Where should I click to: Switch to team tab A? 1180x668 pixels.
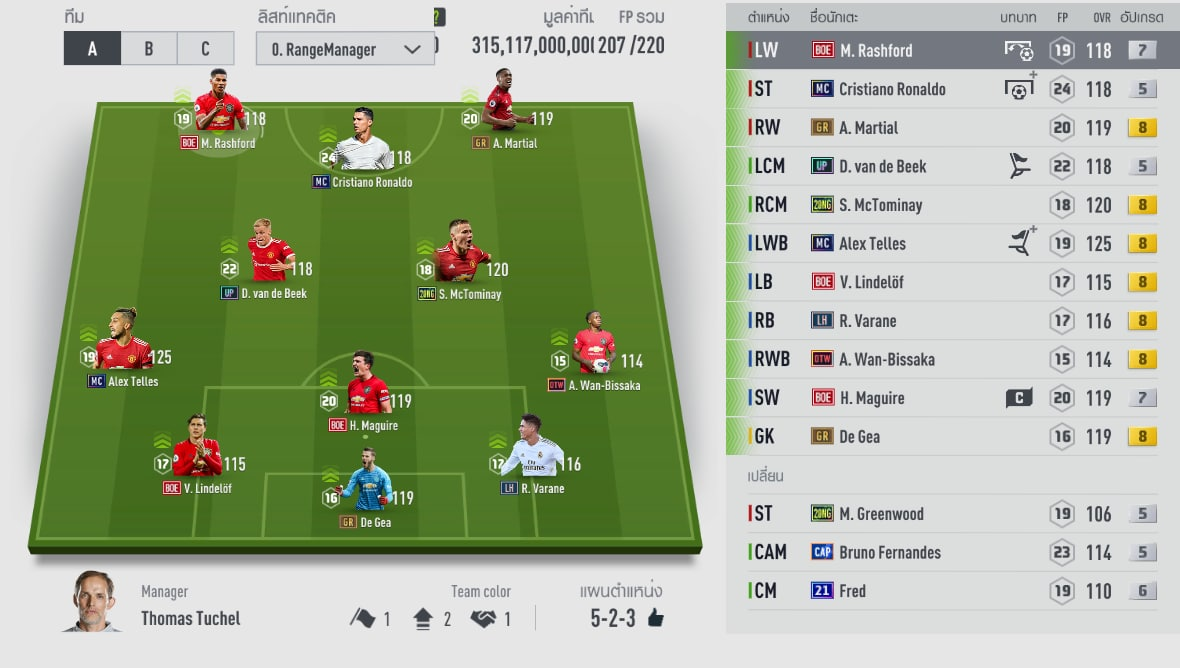click(92, 48)
